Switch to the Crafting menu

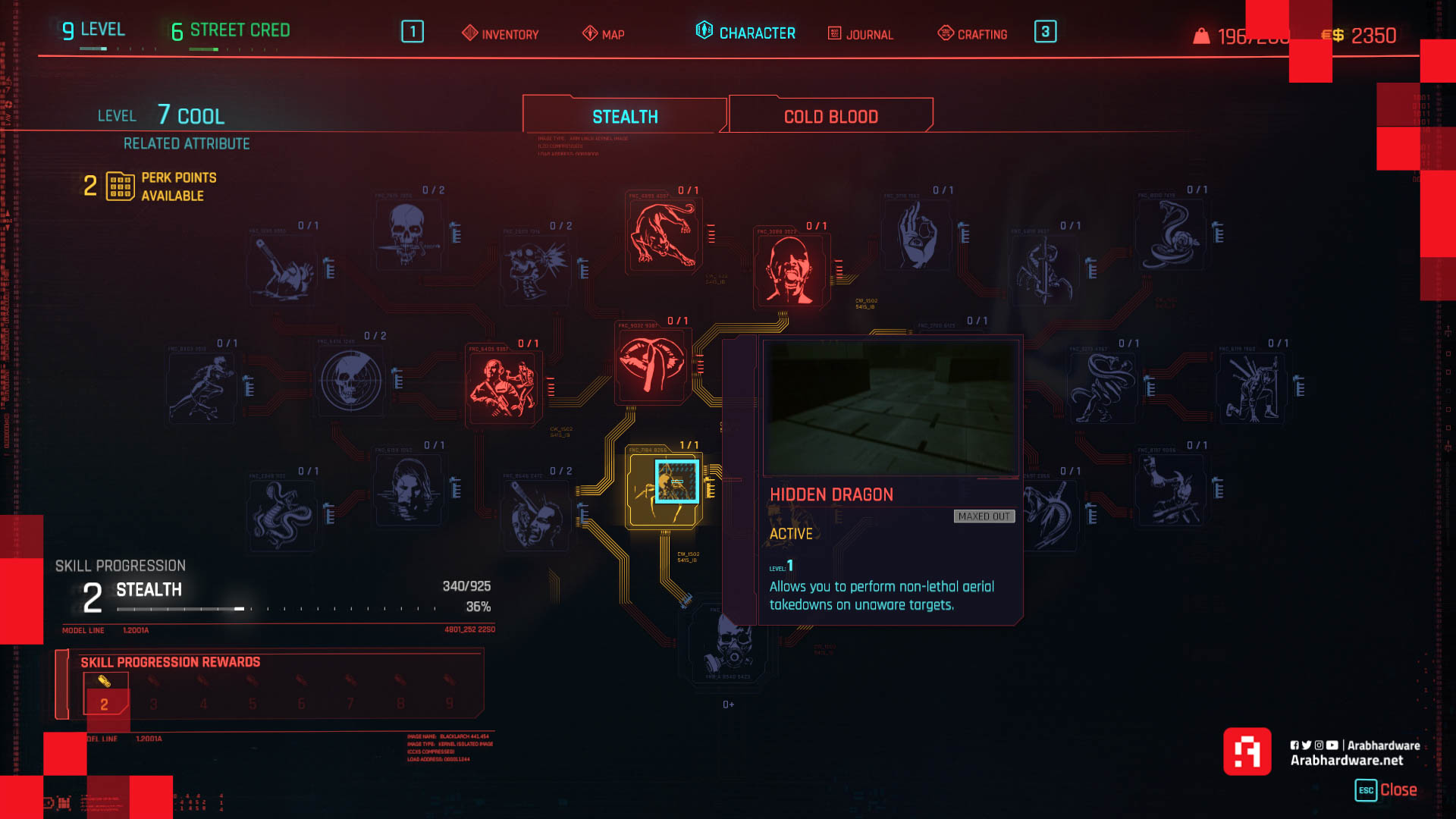tap(973, 34)
